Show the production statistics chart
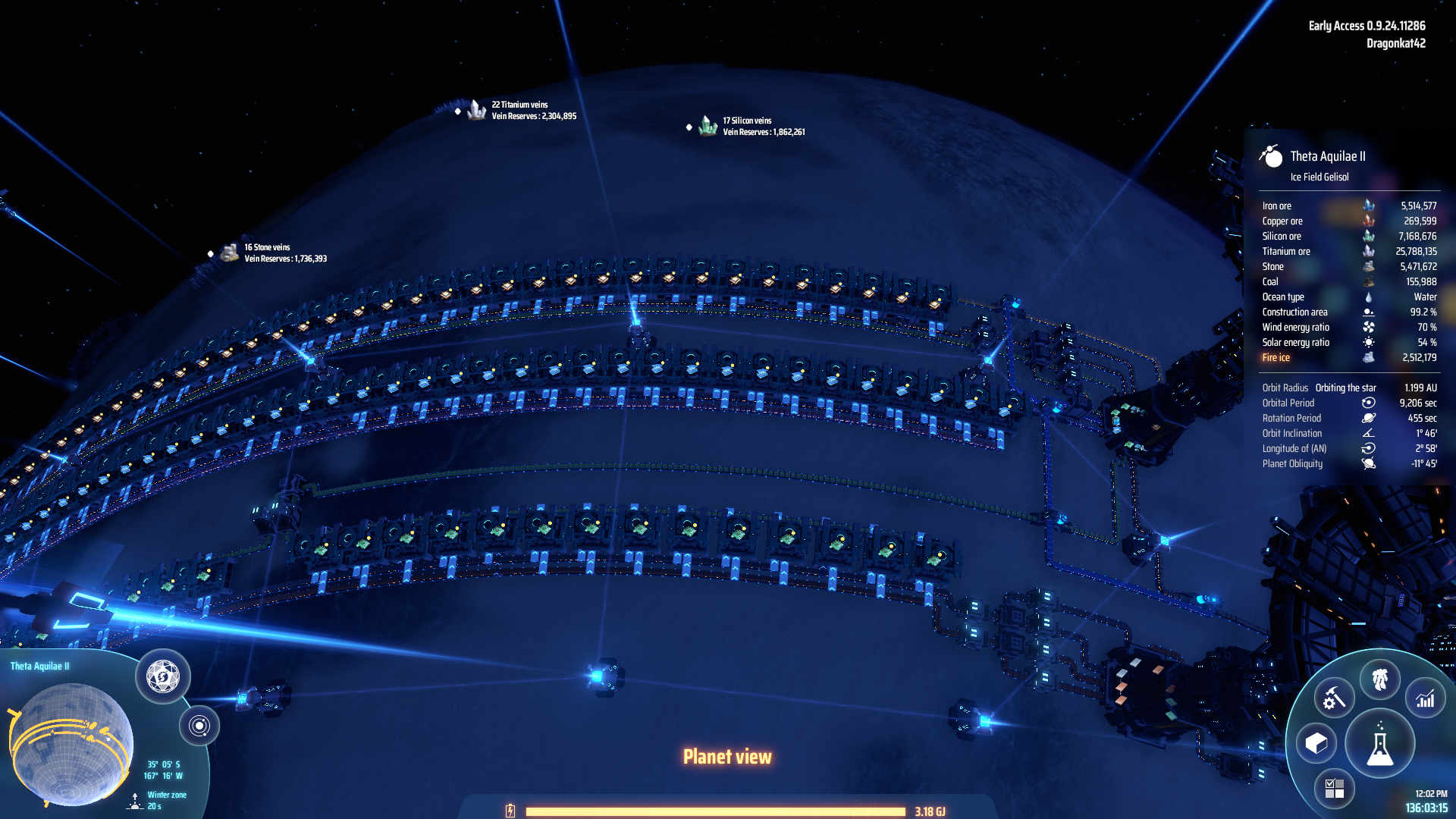 click(1425, 698)
